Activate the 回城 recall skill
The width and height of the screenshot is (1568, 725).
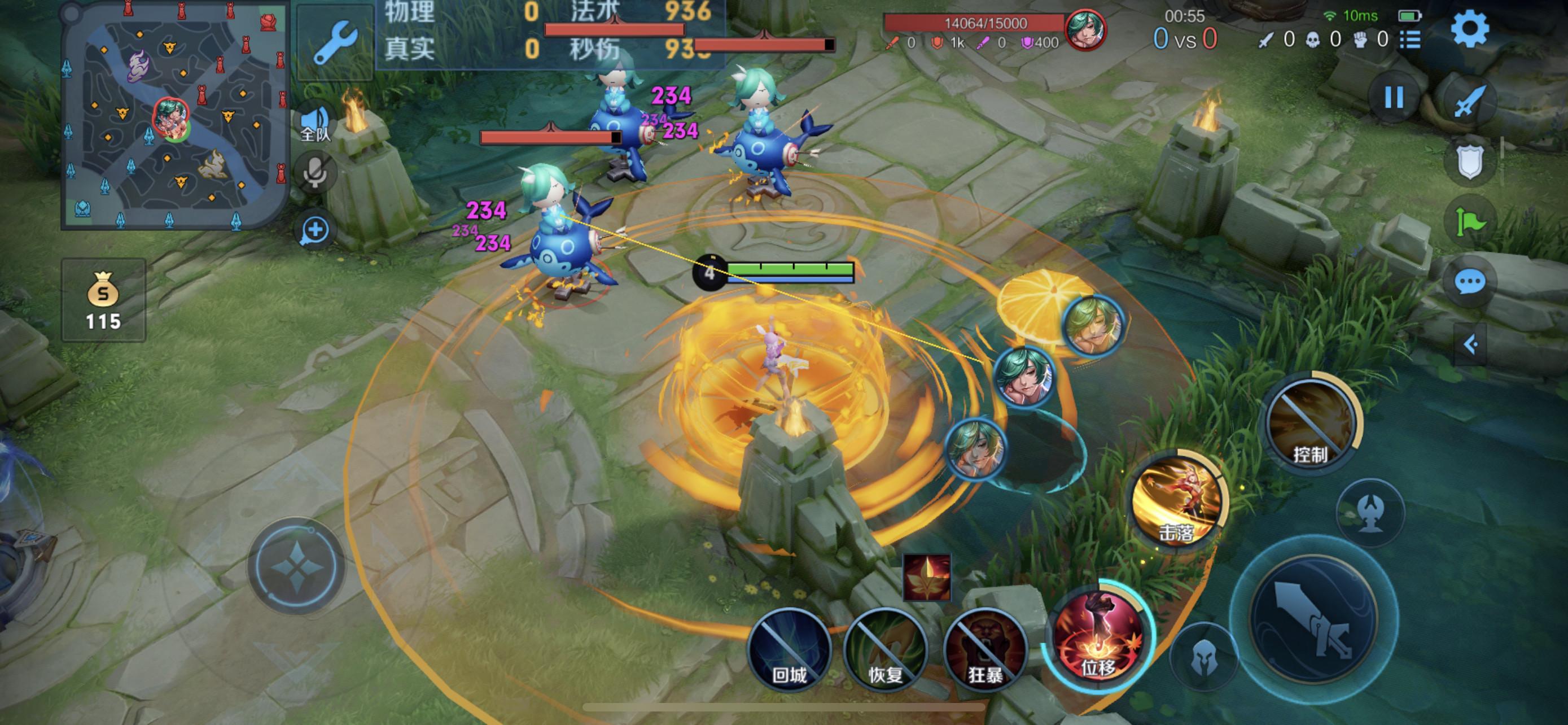point(790,649)
